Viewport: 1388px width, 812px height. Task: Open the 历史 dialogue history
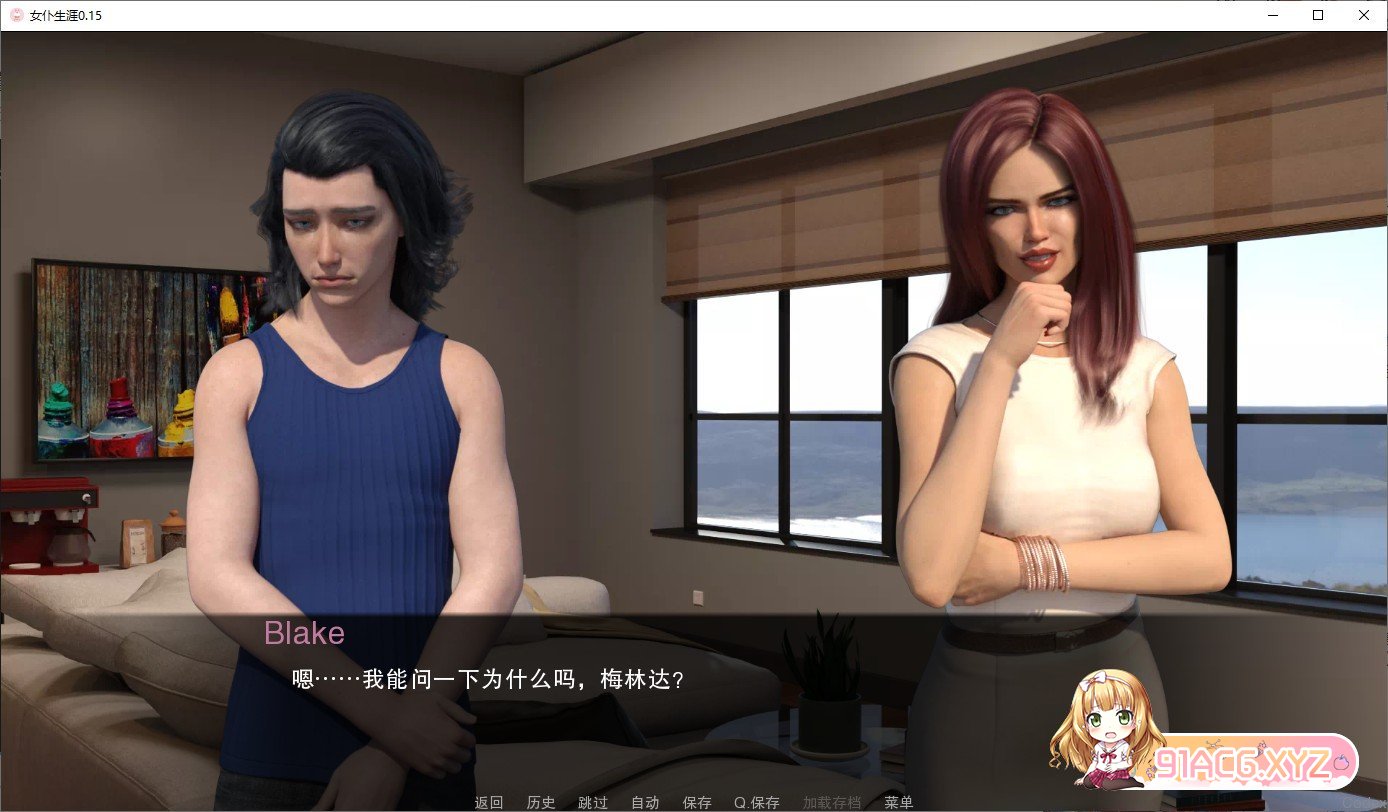[541, 802]
